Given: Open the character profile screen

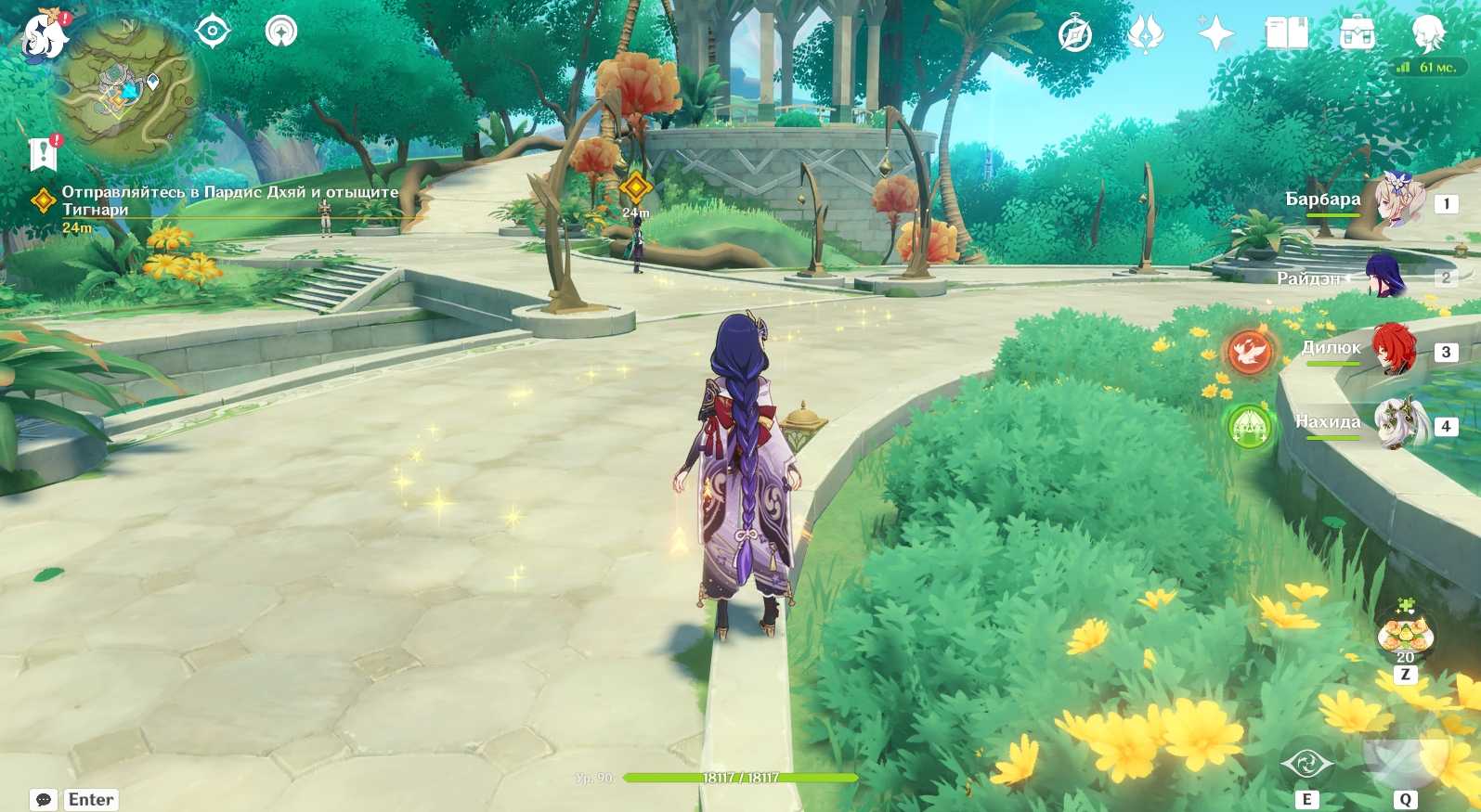Looking at the screenshot, I should click(1427, 35).
